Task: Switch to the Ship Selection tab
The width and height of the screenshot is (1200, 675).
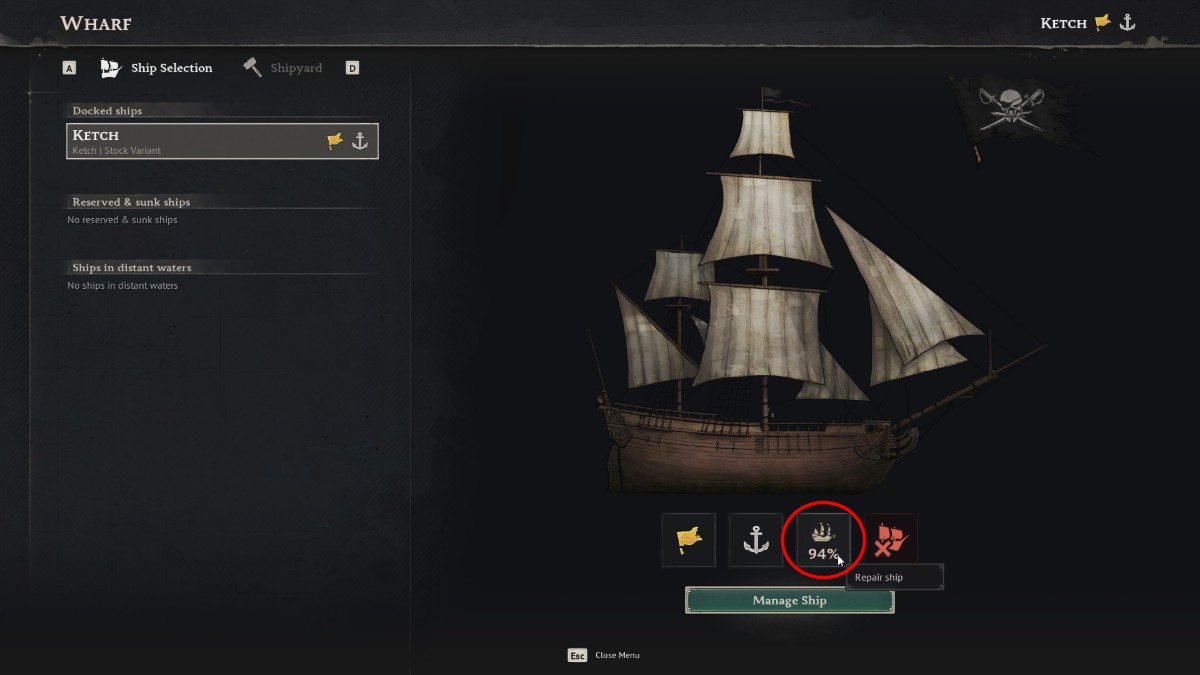Action: [x=157, y=68]
